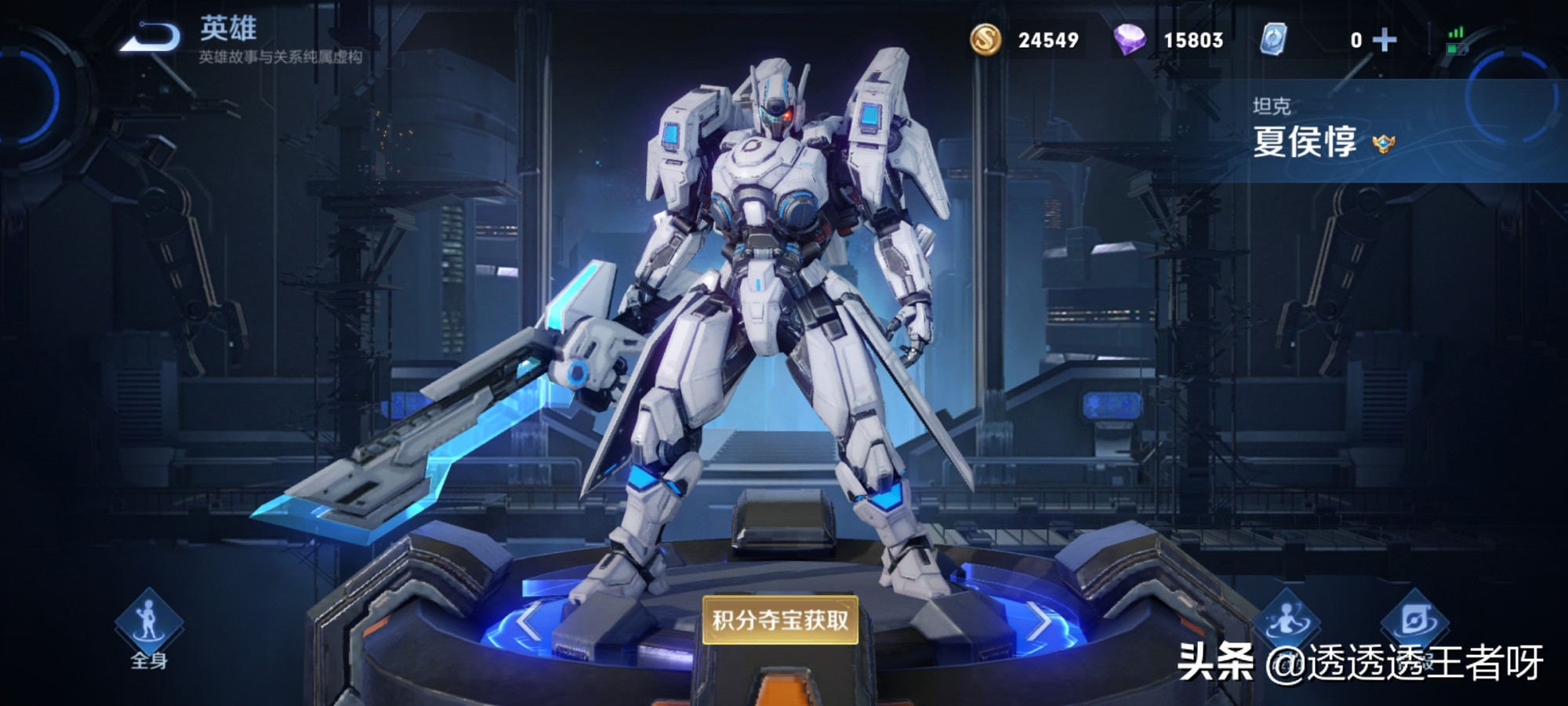Add more currency with the plus button
This screenshot has width=1568, height=706.
tap(1385, 40)
